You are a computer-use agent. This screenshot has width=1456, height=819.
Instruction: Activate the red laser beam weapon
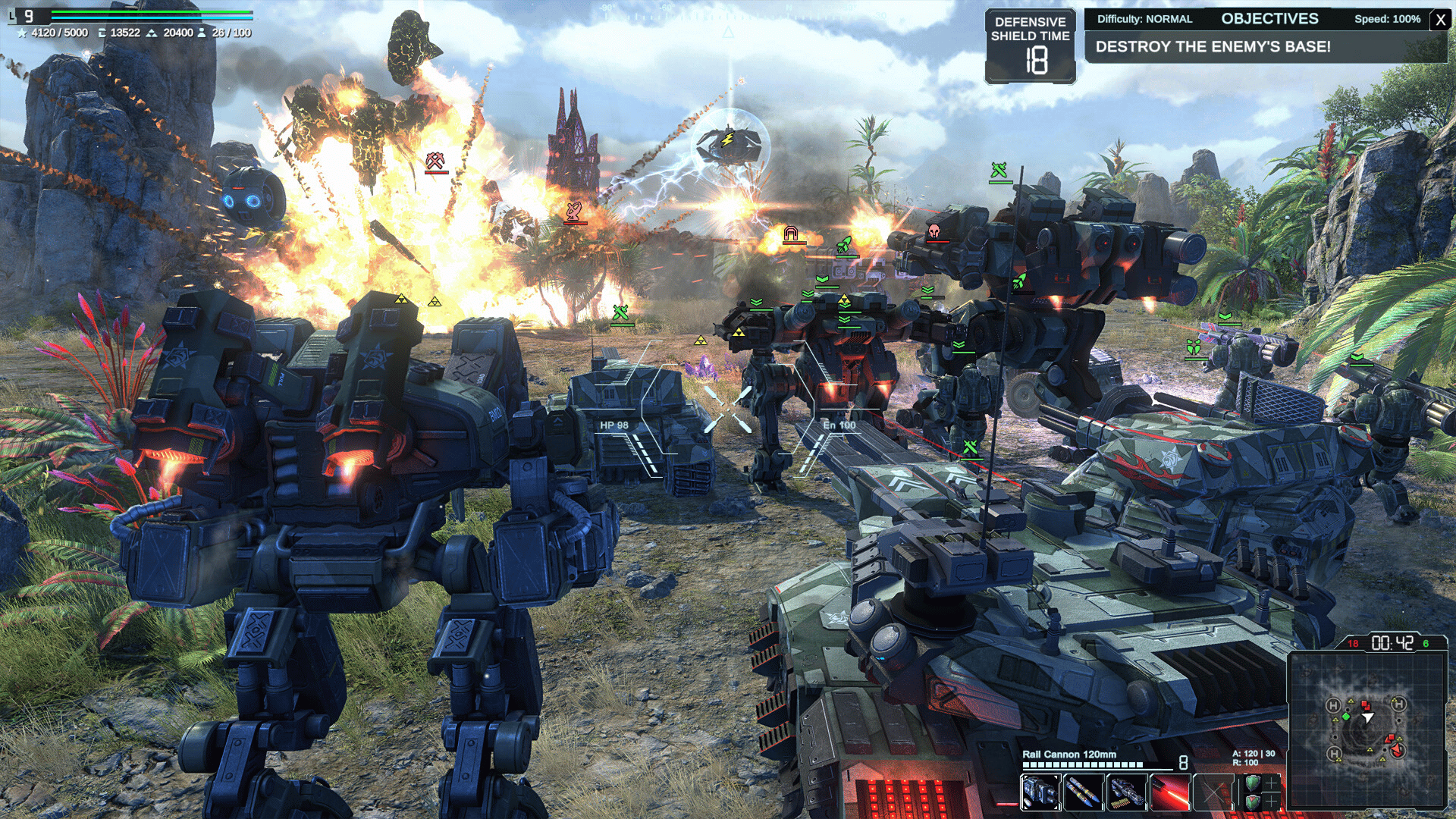(x=1170, y=793)
